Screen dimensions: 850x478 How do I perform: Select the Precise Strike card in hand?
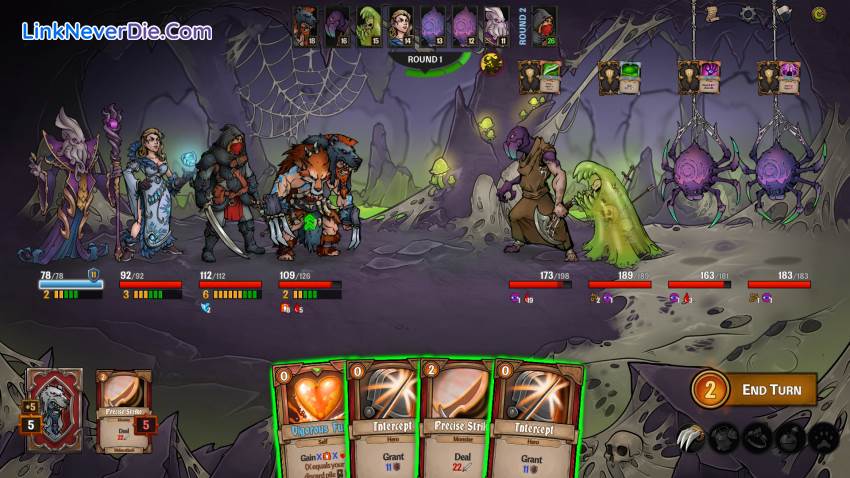point(457,418)
